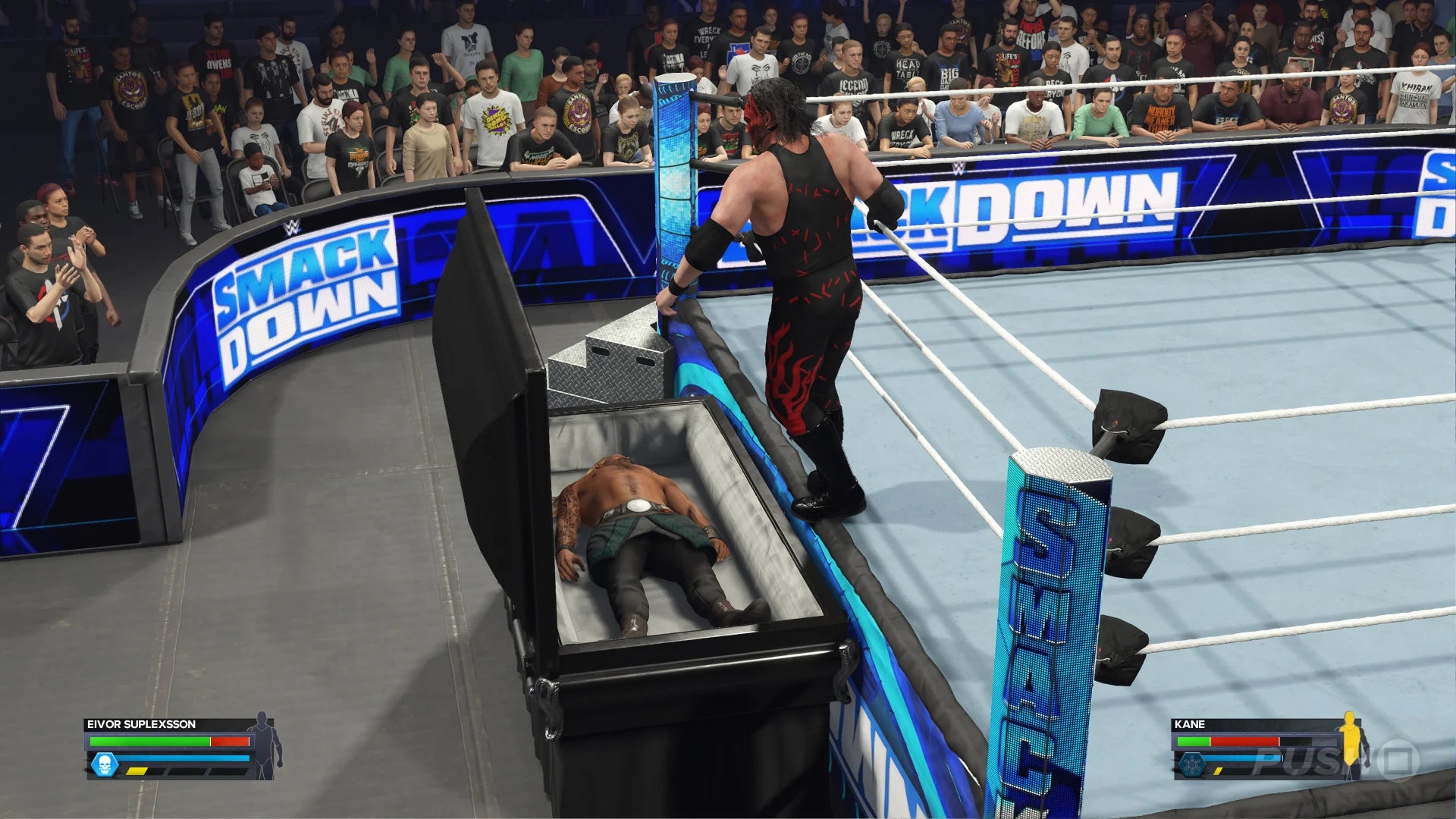Click the Push Square watermark logo

1335,761
